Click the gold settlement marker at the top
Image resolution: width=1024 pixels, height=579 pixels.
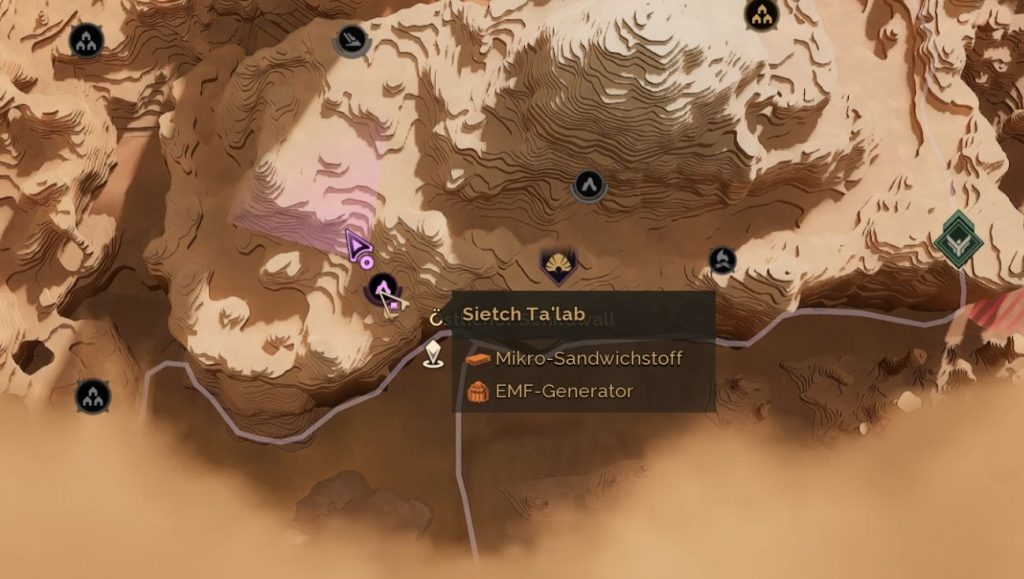click(762, 14)
